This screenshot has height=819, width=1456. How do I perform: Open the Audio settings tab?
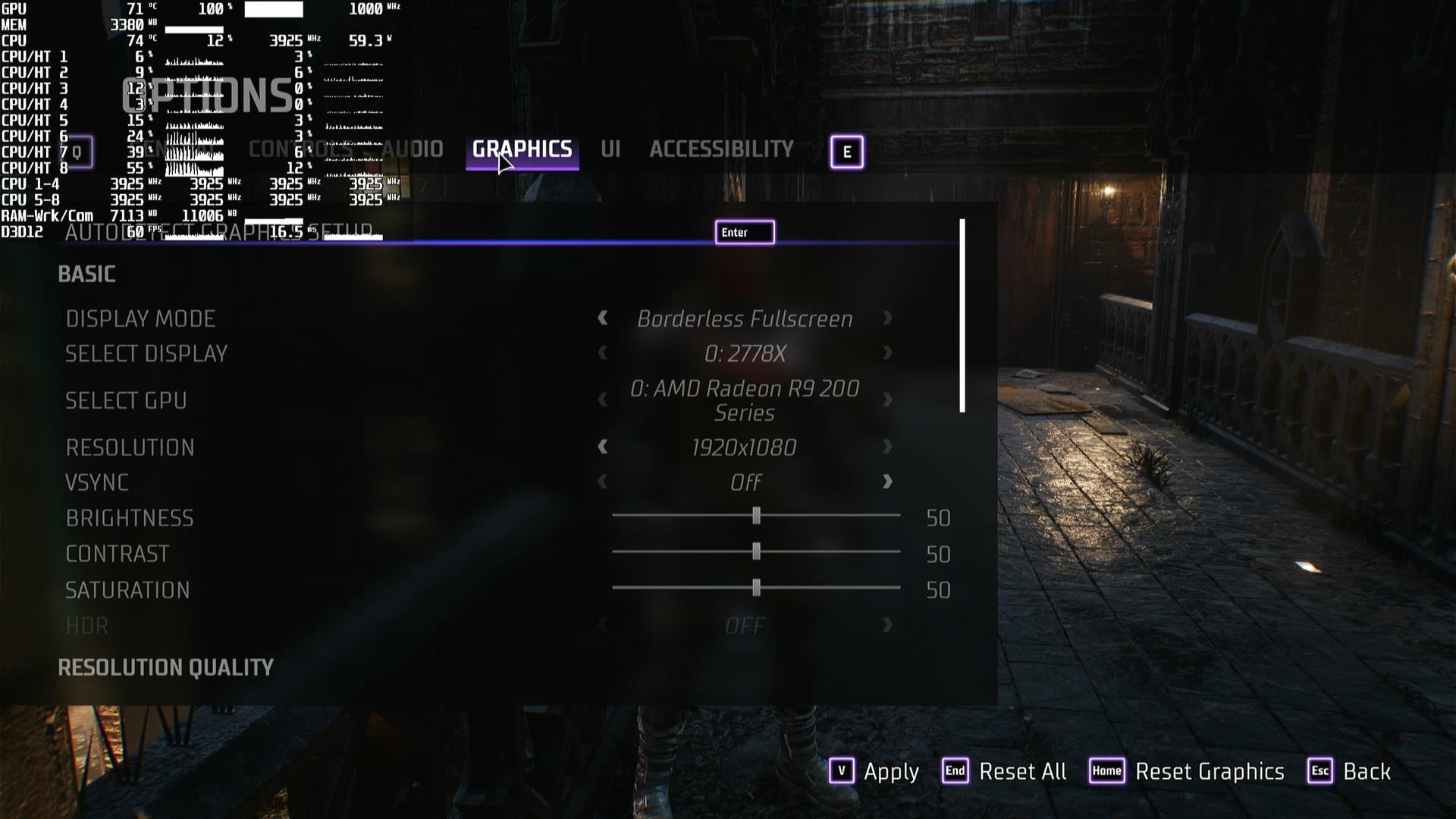tap(413, 149)
